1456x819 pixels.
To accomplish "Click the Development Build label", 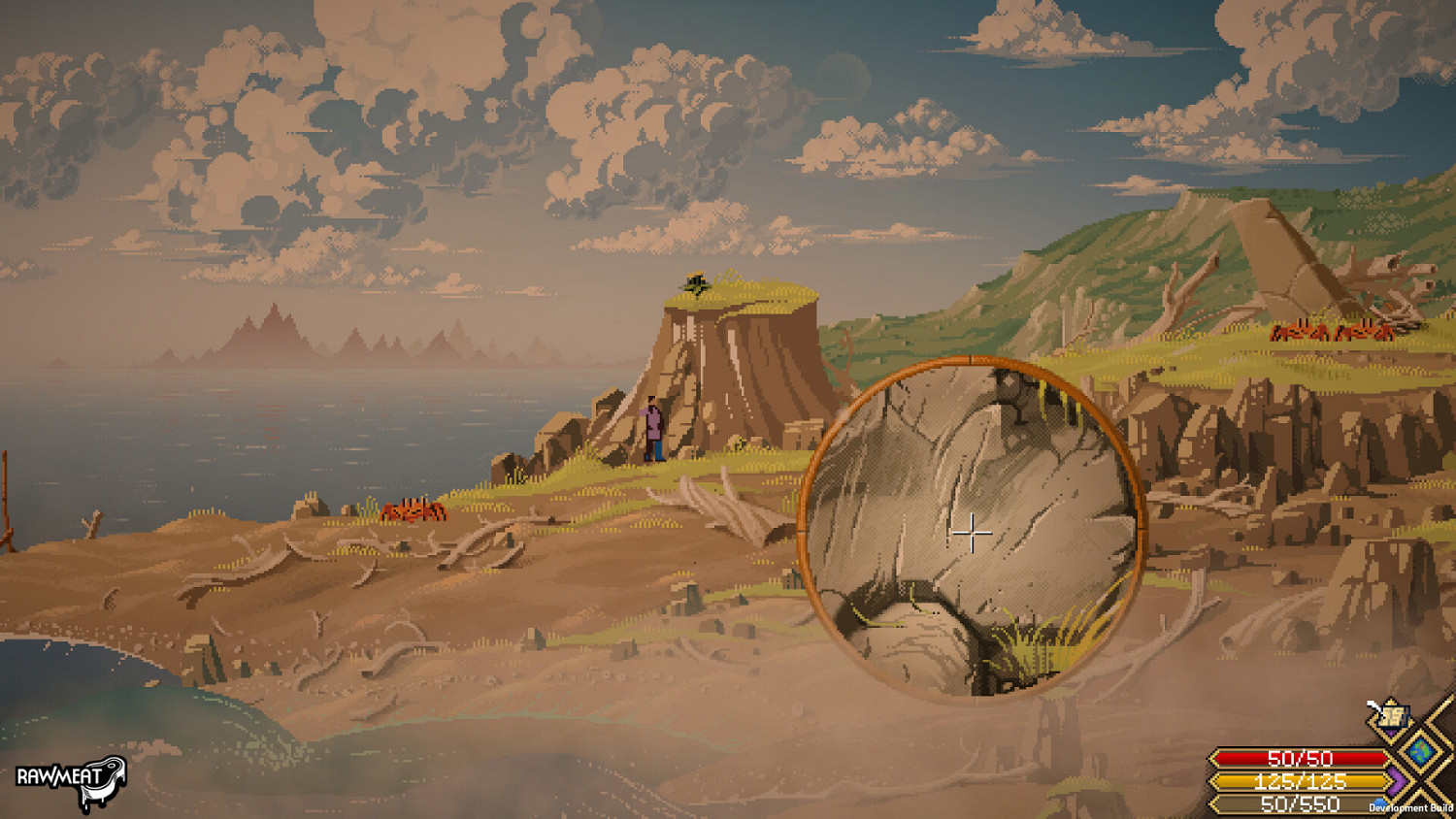I will [x=1410, y=807].
